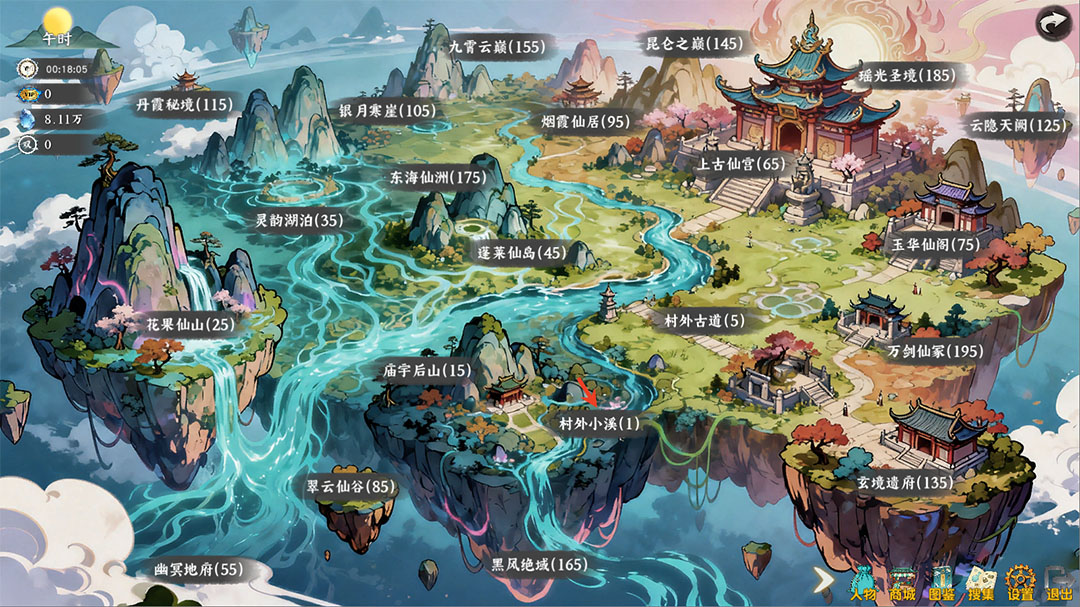Travel to 村外小溪(1) location
Screen dimensions: 1080x607
pos(598,424)
